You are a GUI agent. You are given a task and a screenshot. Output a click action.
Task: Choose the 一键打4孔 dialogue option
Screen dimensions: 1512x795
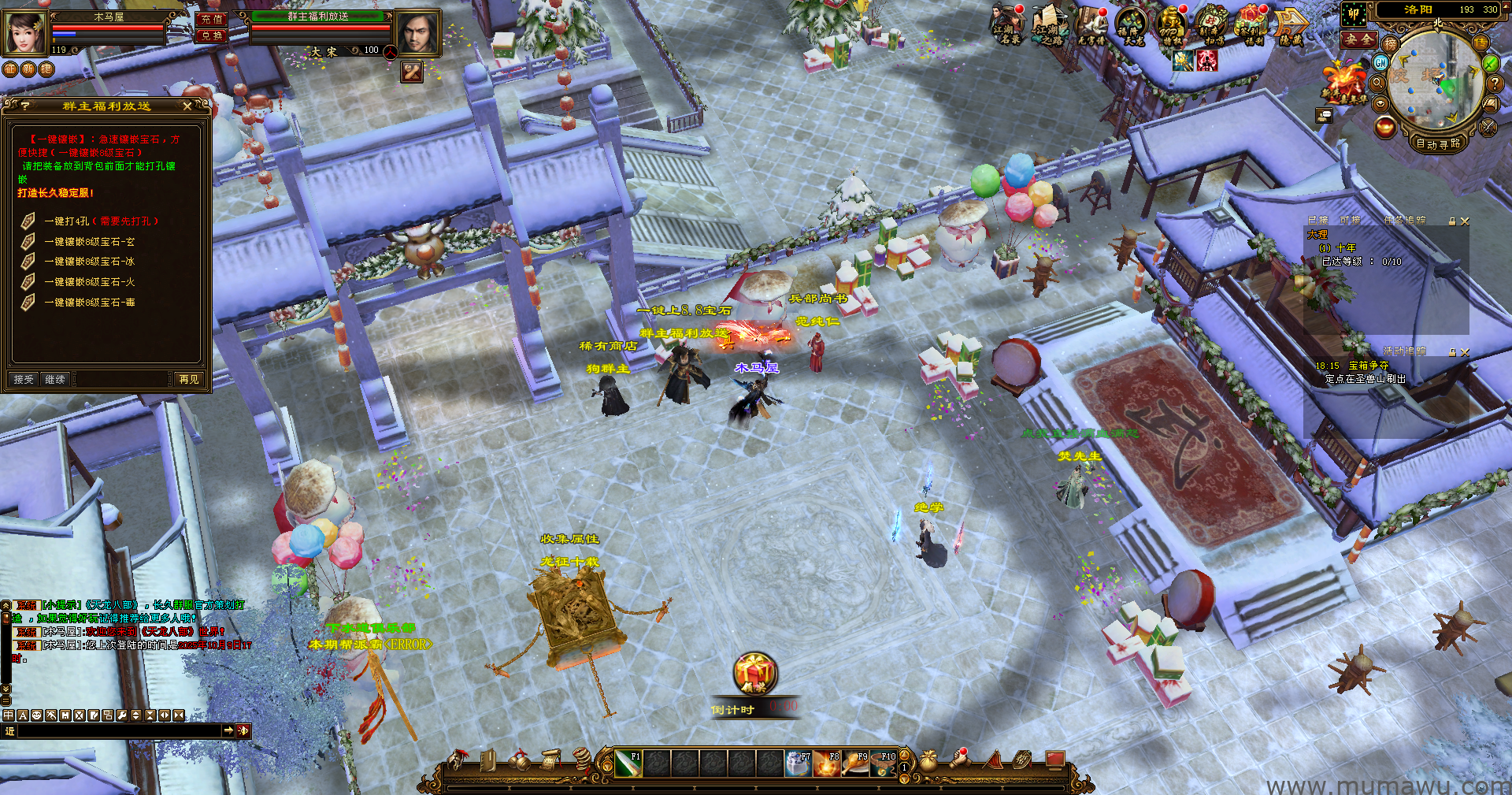(102, 221)
